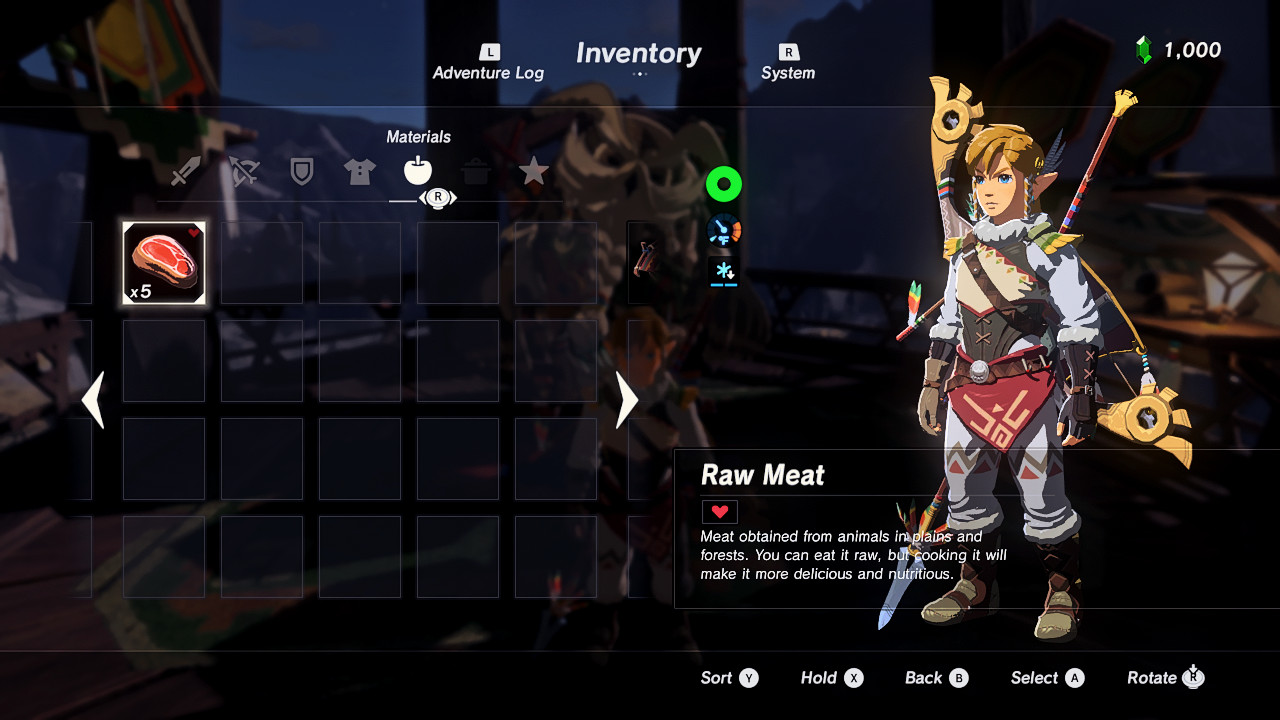Image resolution: width=1280 pixels, height=720 pixels.
Task: Select the apple Materials category icon
Action: click(x=417, y=170)
